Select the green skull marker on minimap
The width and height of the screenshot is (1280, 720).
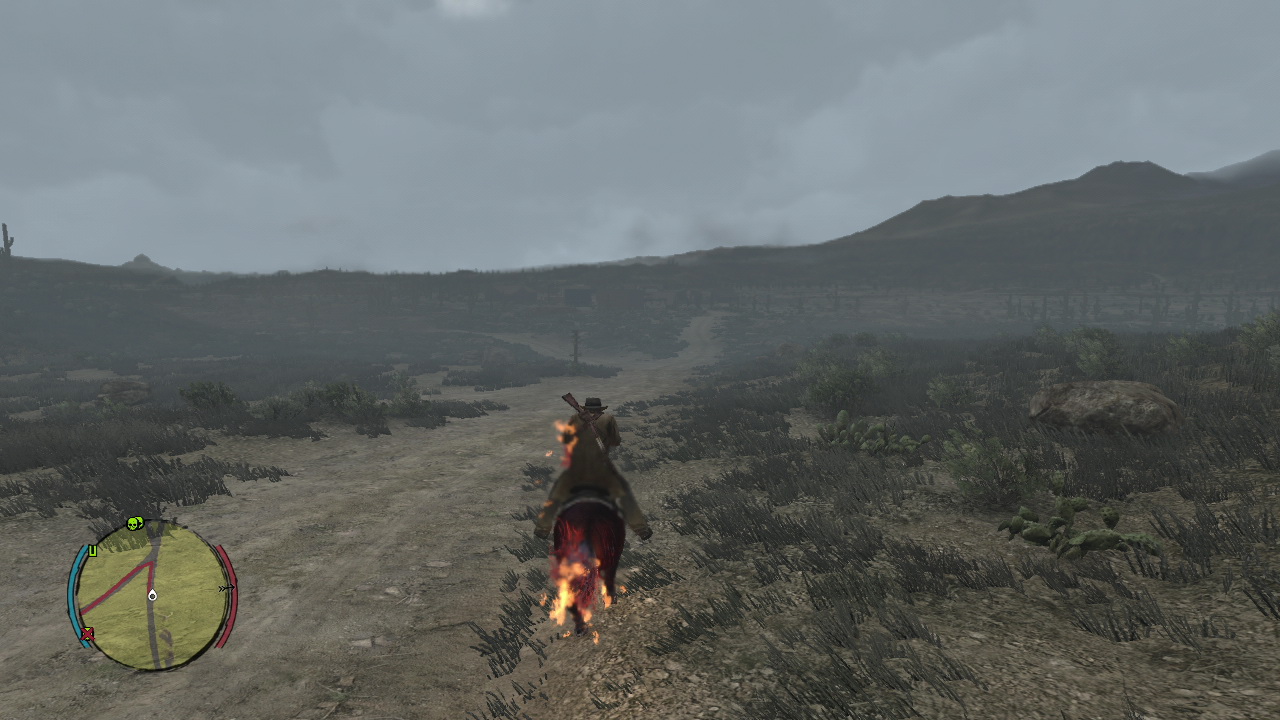[x=135, y=523]
